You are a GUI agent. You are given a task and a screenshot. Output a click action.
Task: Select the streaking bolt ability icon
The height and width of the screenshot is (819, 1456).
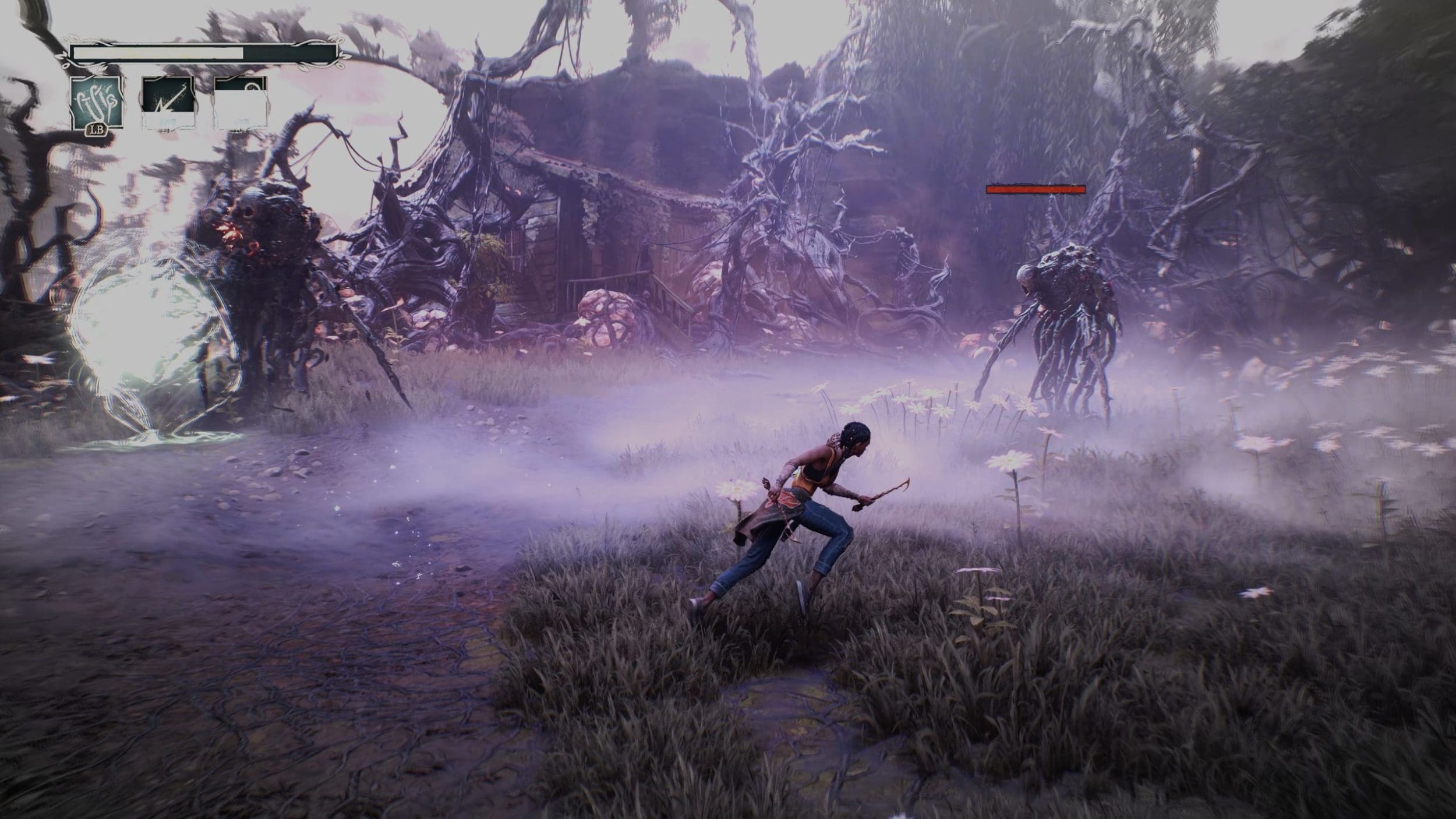coord(168,103)
